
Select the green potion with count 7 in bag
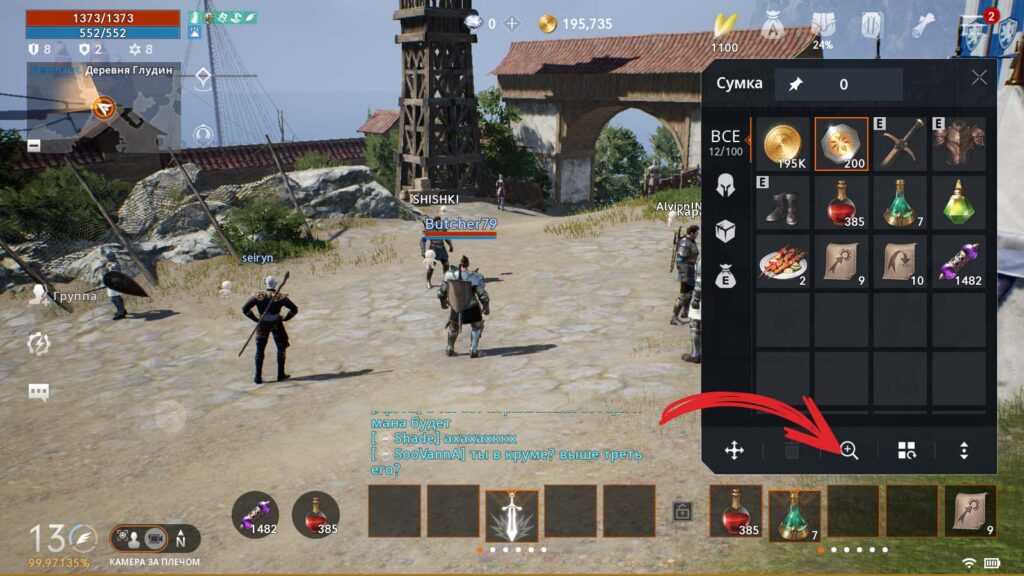coord(900,203)
